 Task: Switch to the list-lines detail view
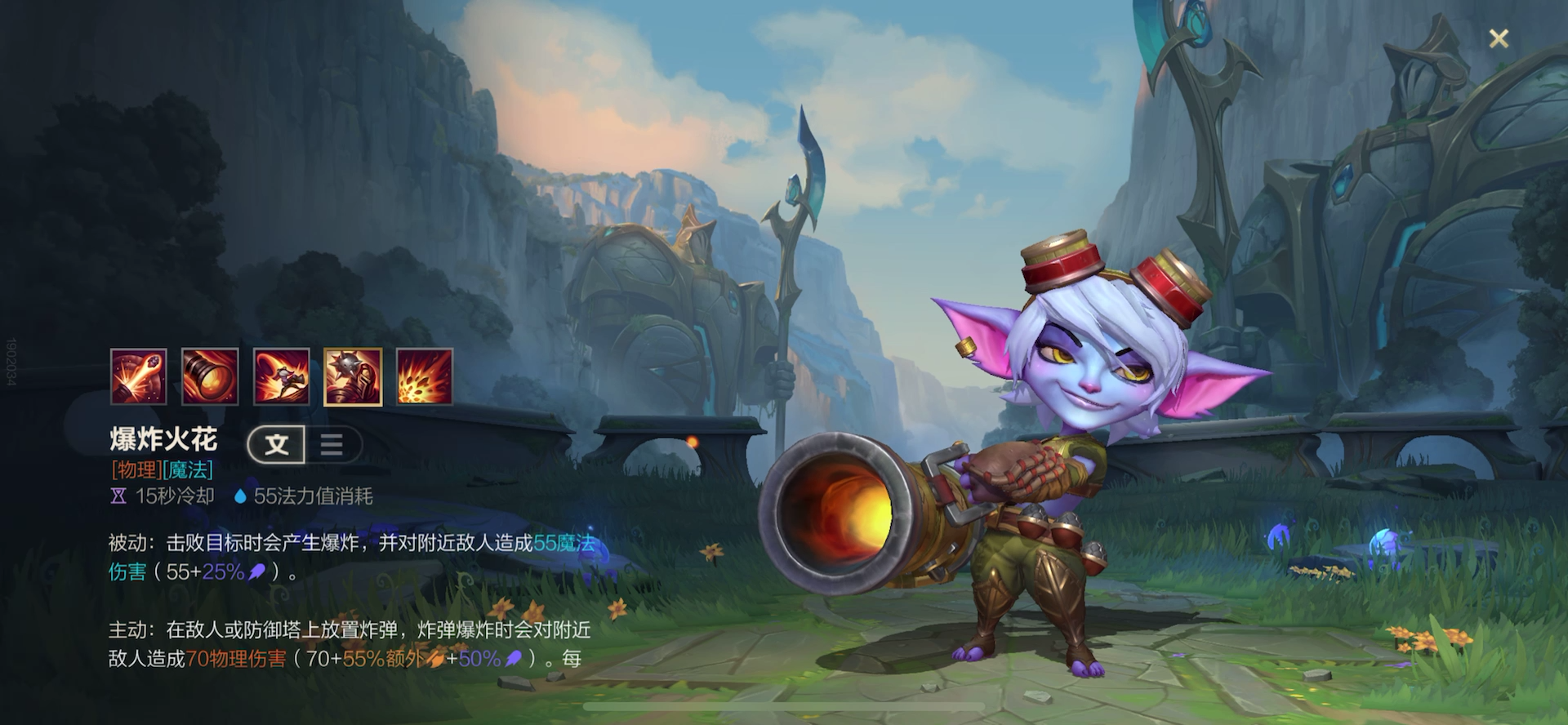(x=332, y=445)
